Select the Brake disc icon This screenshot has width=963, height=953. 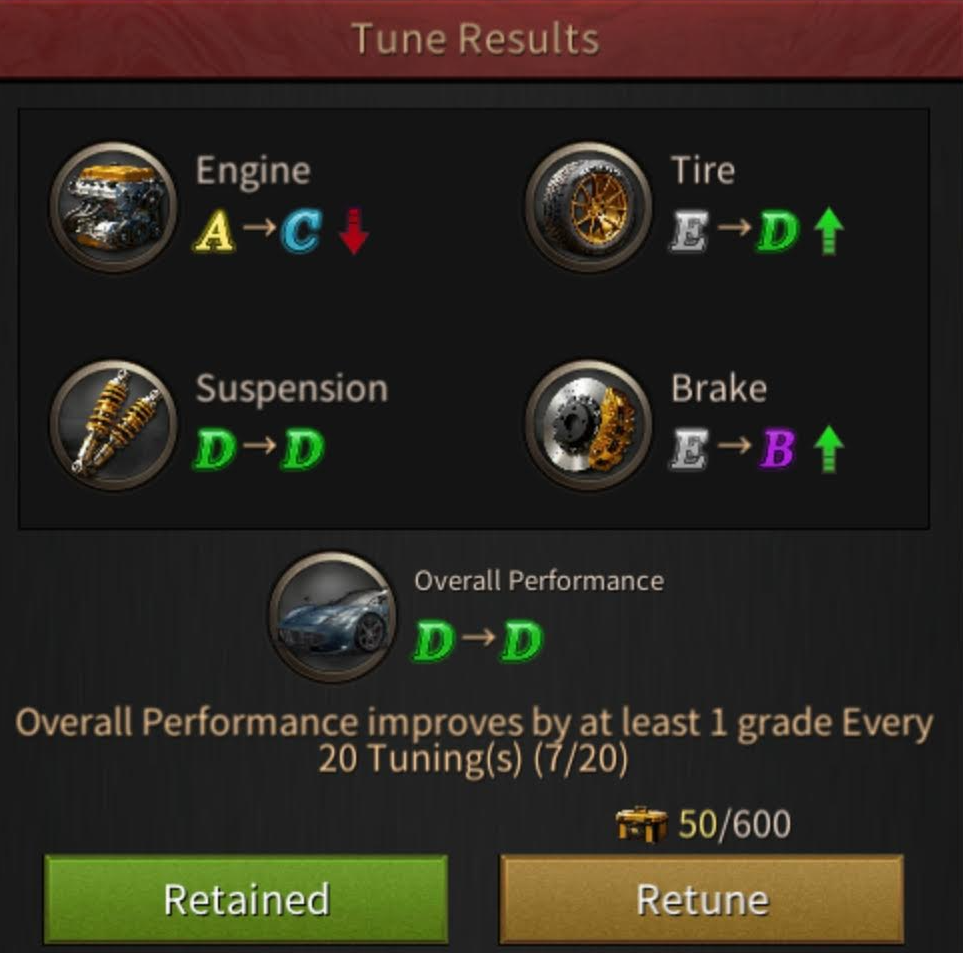coord(588,423)
